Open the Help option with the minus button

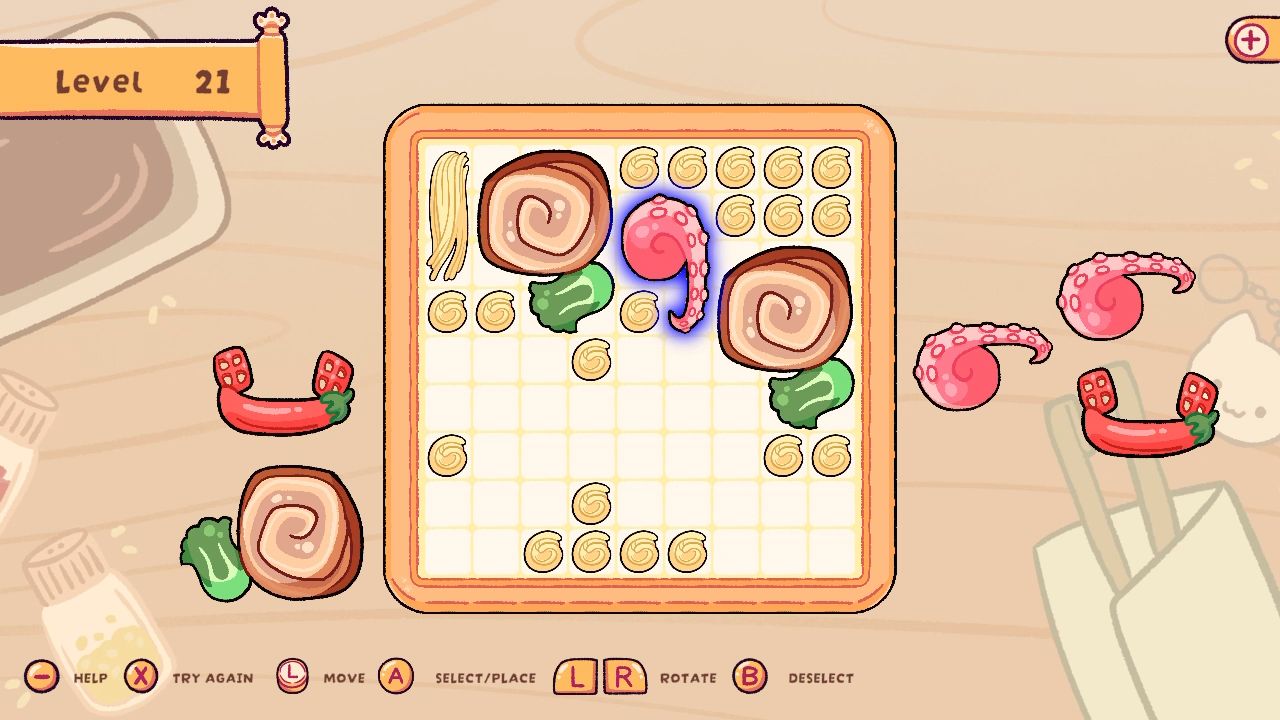pyautogui.click(x=40, y=676)
